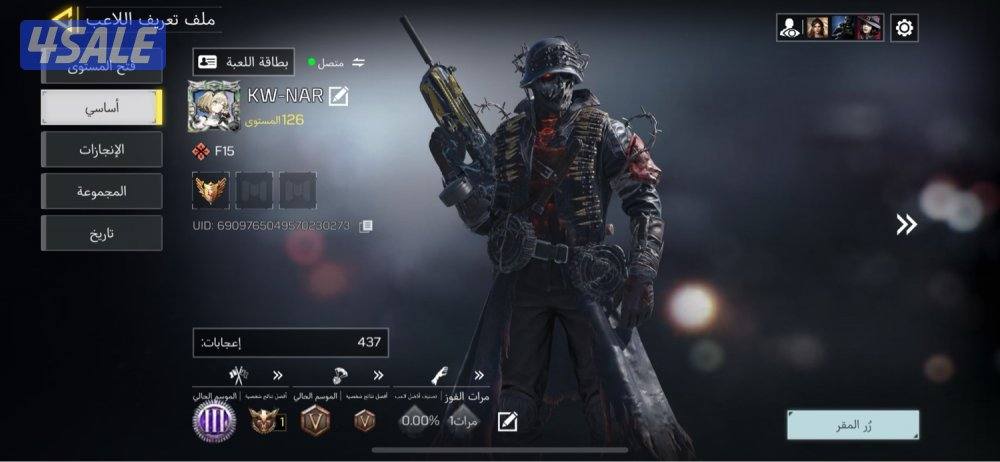Viewport: 1000px width, 462px height.
Task: Open the بطاقة اللعبة game card
Action: tap(244, 62)
